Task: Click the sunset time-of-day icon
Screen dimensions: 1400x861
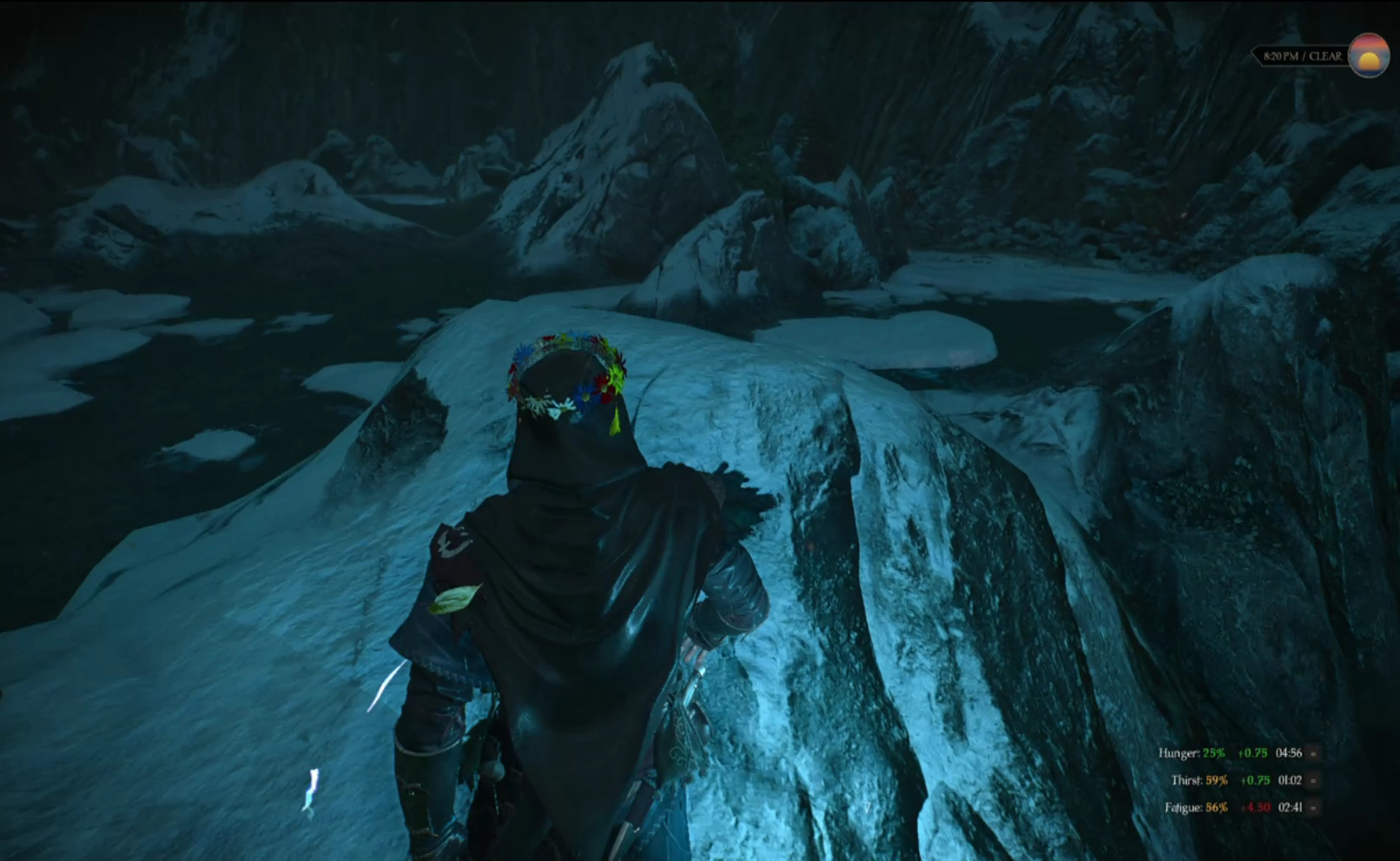Action: point(1369,56)
